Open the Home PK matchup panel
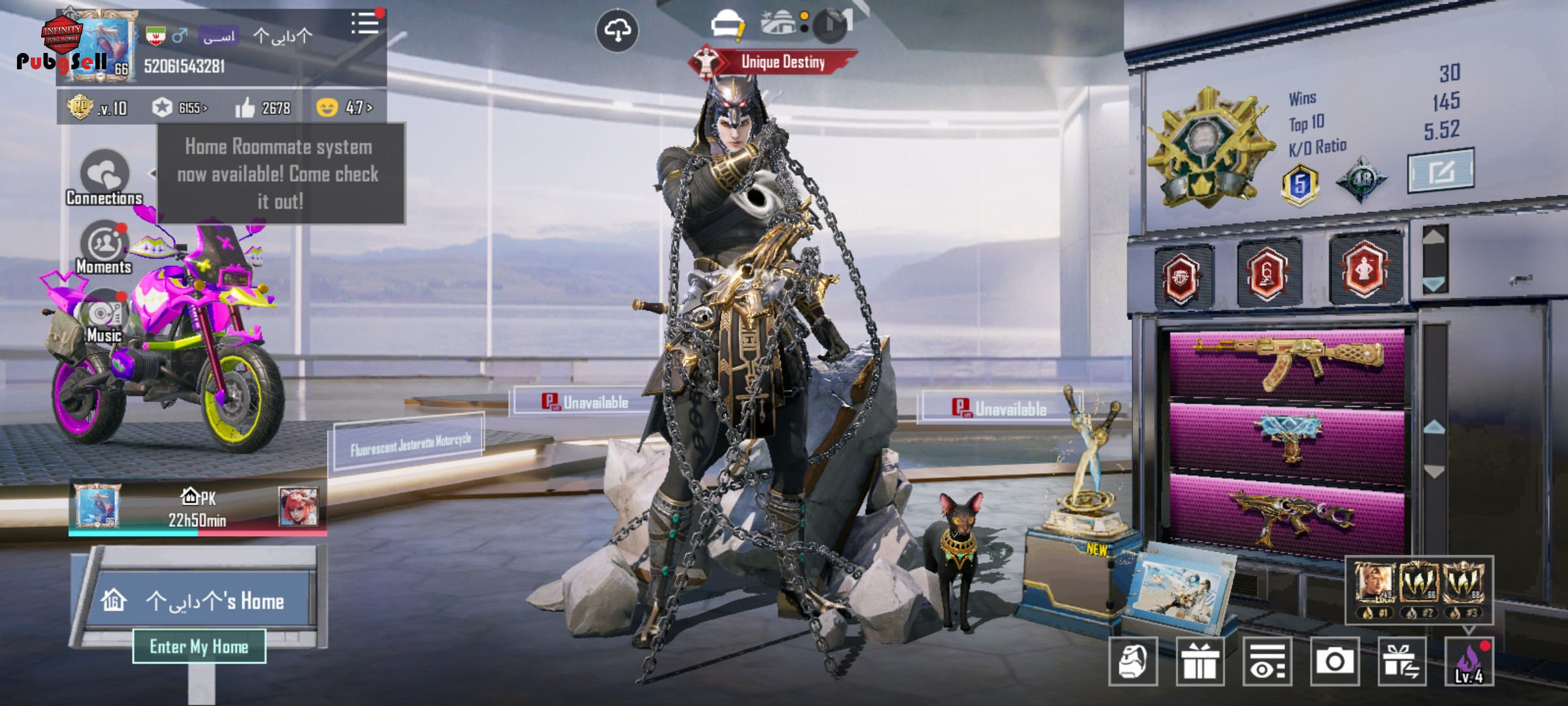Viewport: 1568px width, 706px height. tap(197, 509)
